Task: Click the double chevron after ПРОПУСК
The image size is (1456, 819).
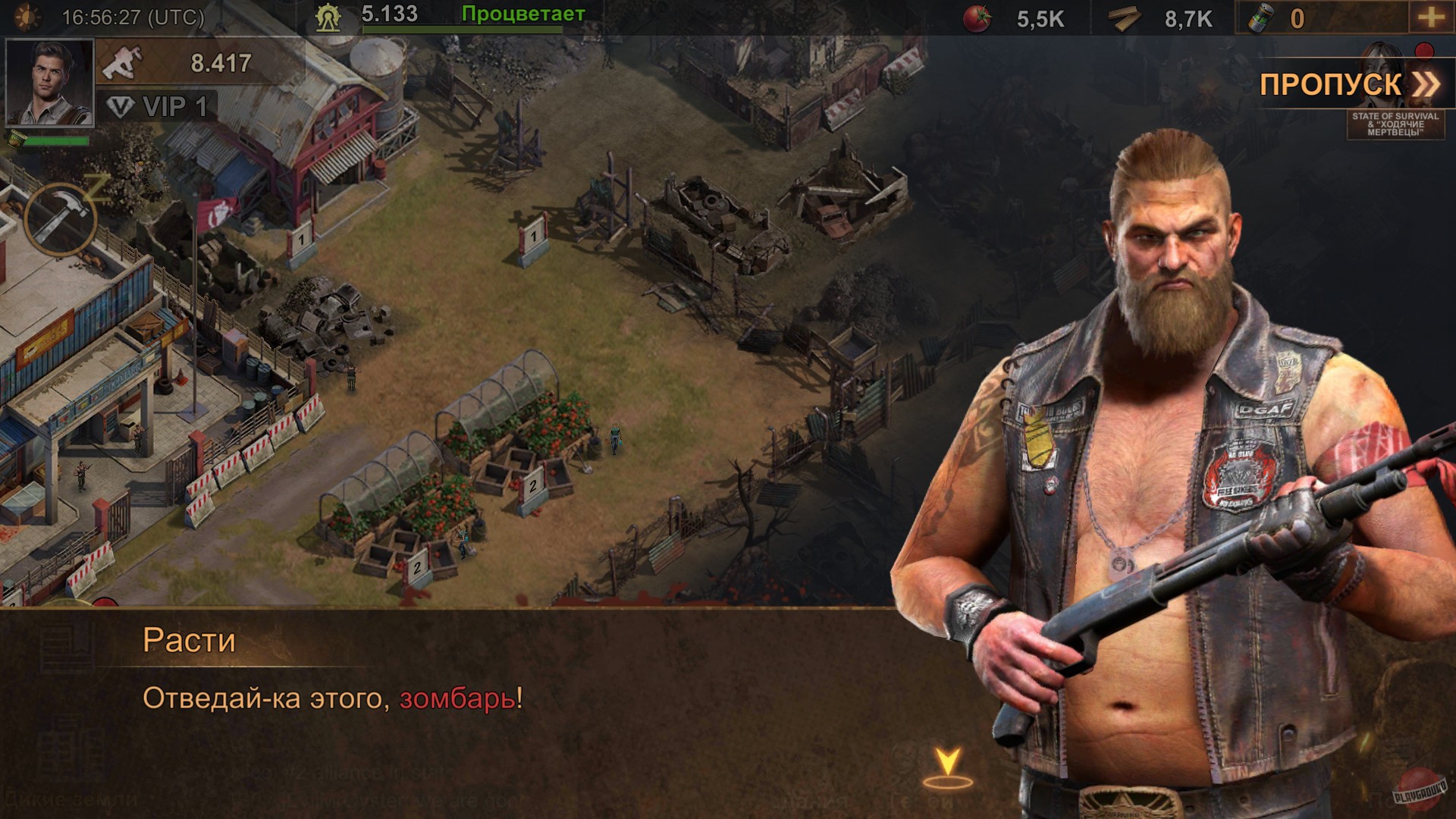Action: click(1424, 83)
